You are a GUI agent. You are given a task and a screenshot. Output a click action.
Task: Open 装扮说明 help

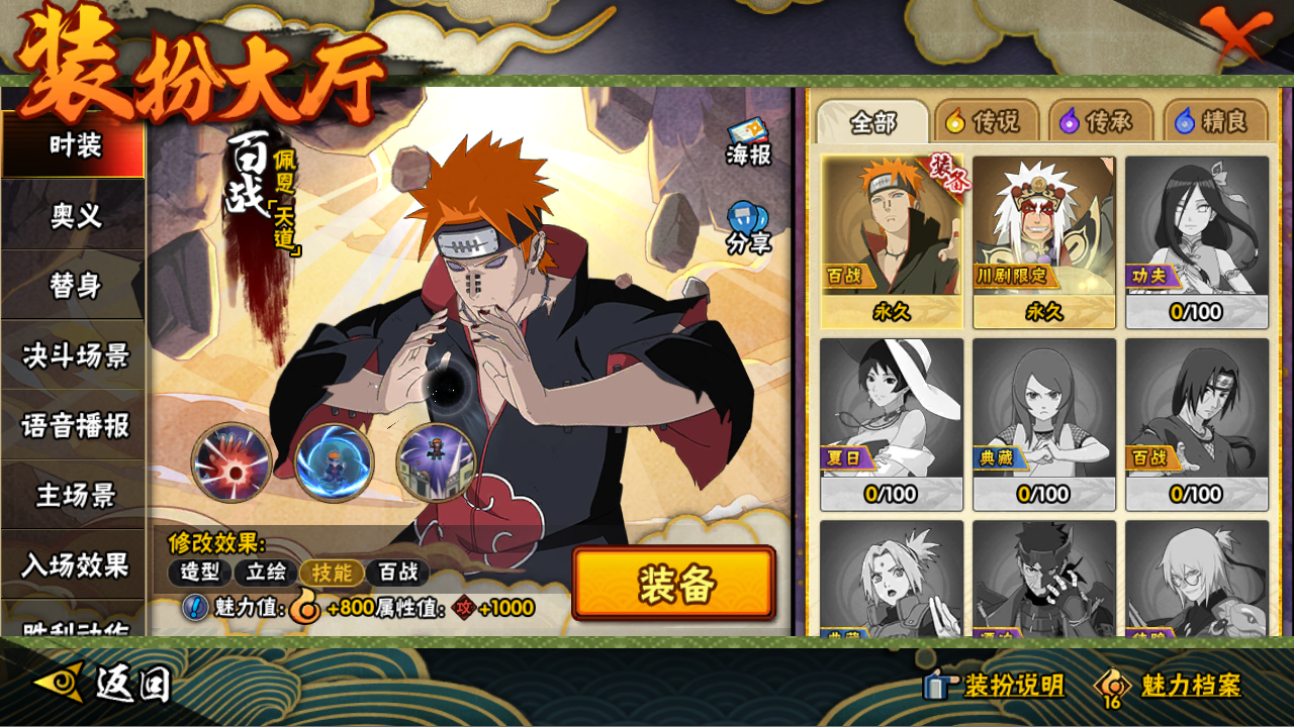point(994,685)
